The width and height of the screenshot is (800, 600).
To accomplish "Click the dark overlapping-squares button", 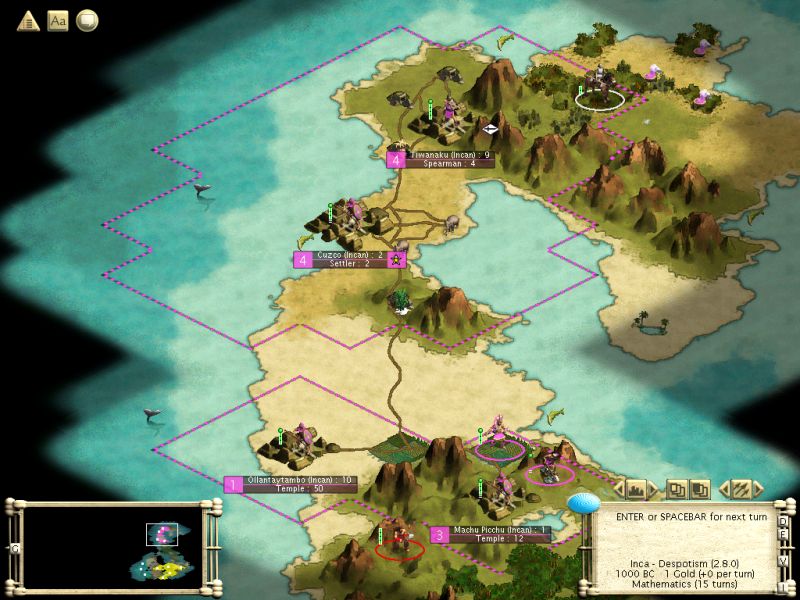I will click(x=700, y=489).
